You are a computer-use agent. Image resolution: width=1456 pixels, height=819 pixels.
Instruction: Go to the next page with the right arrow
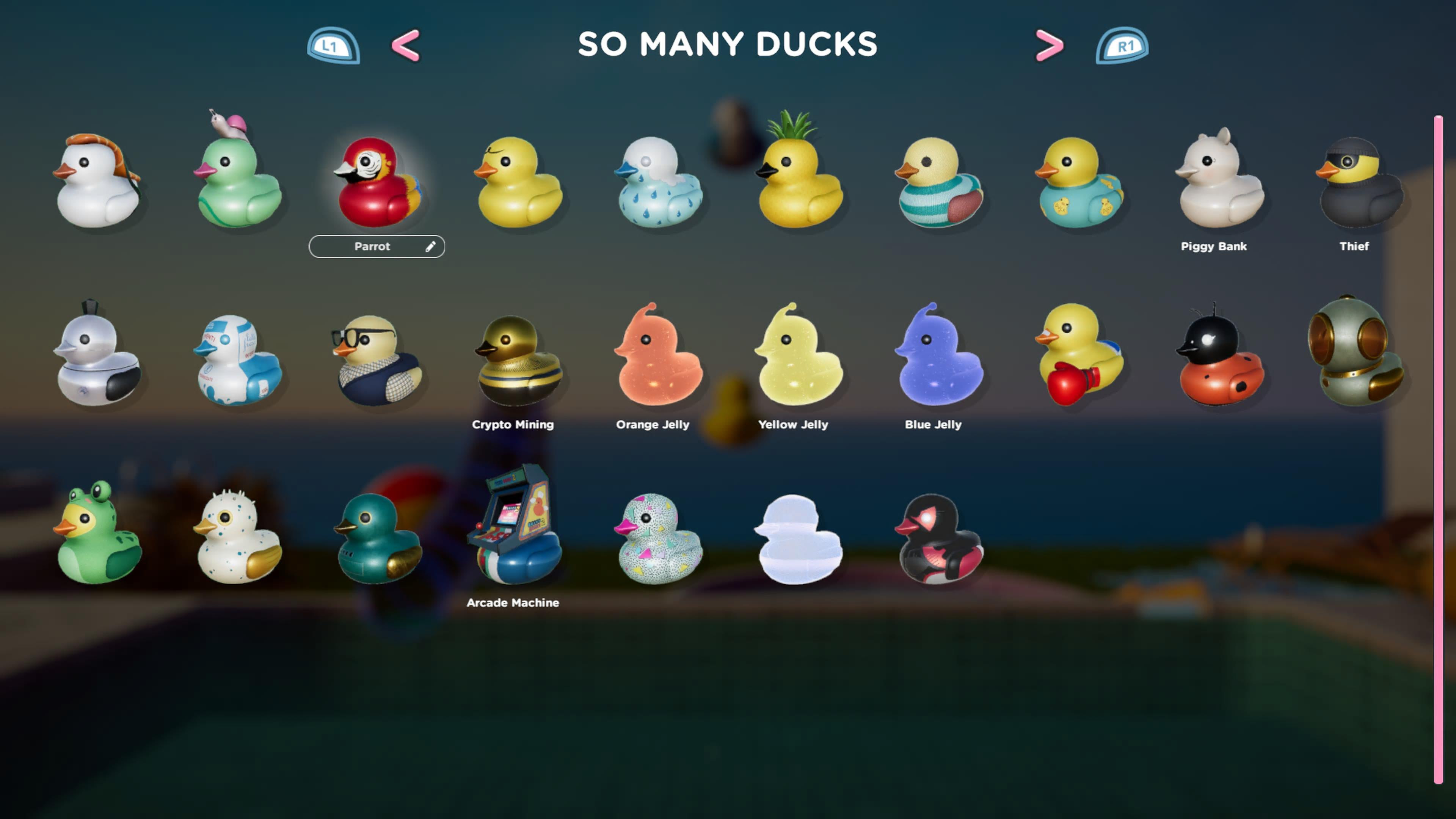(1048, 45)
